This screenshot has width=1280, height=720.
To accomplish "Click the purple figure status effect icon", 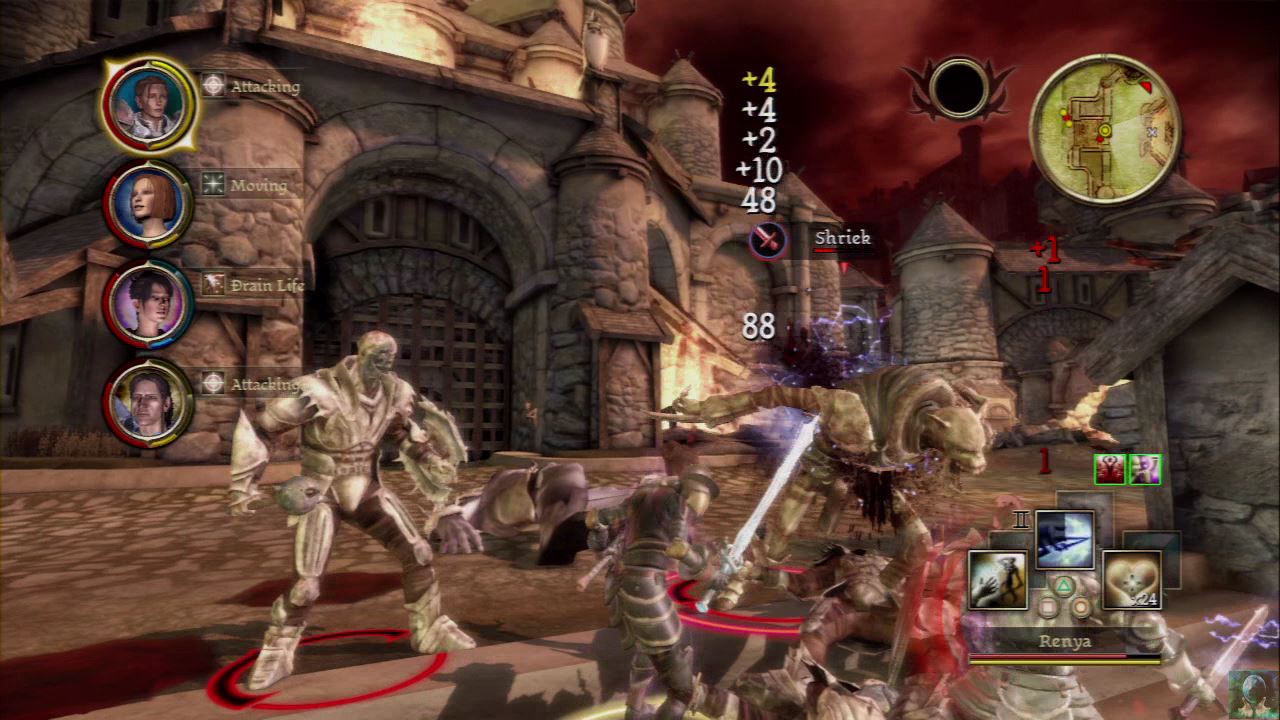I will [x=1144, y=469].
